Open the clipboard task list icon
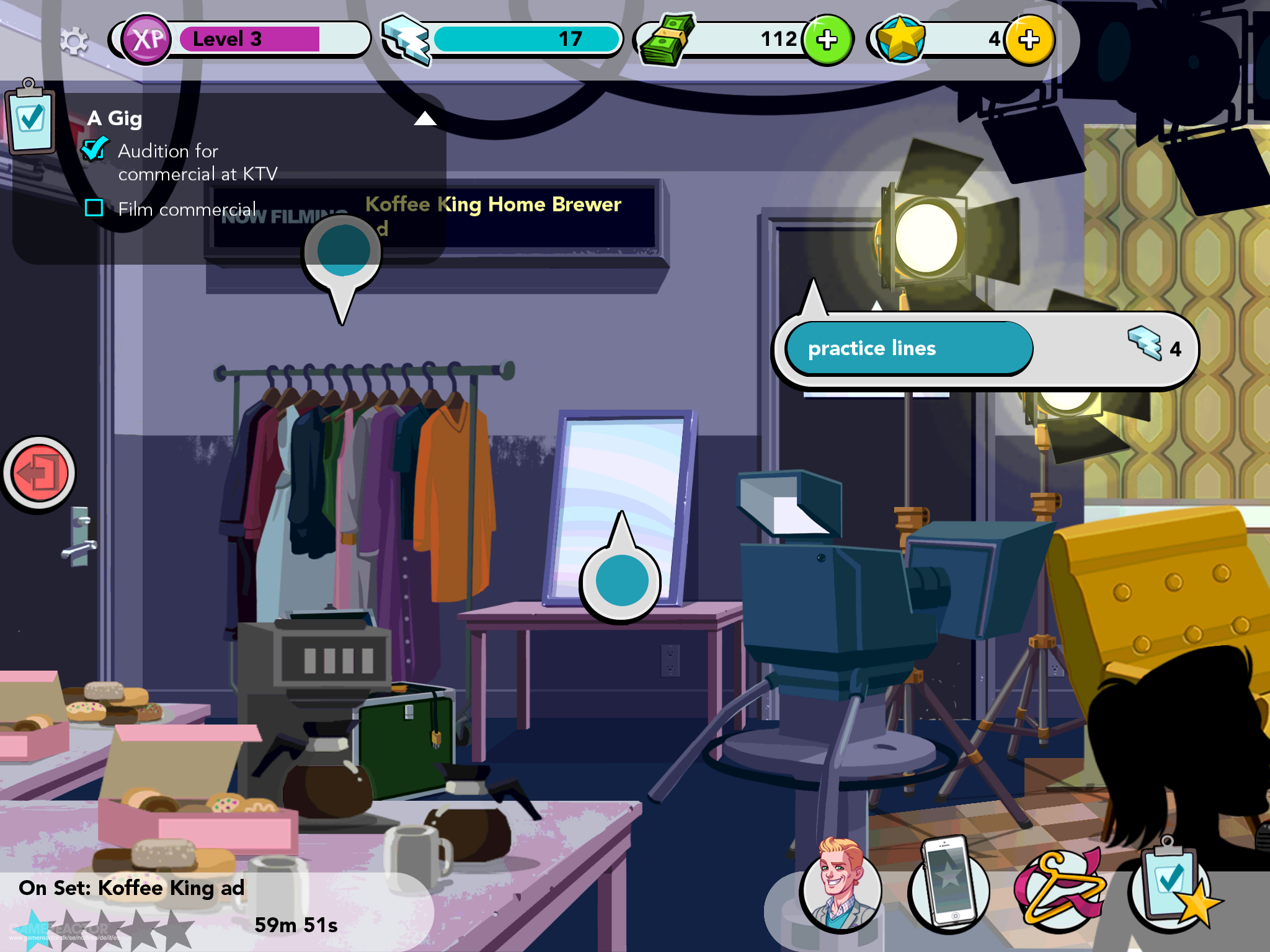This screenshot has height=952, width=1270. (31, 119)
